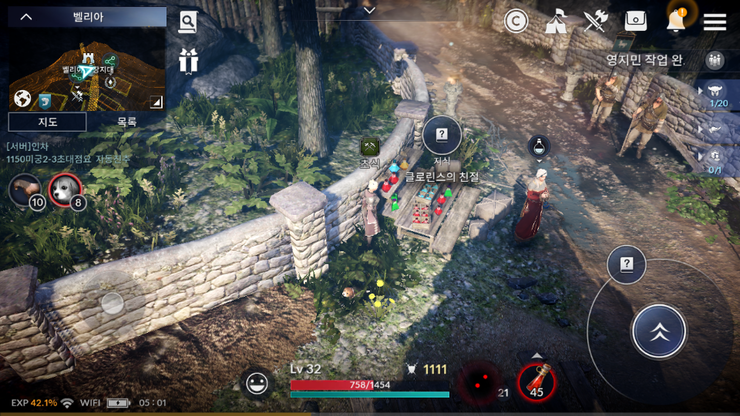Viewport: 740px width, 416px height.
Task: Expand the minimap with corner resize button
Action: pos(156,101)
